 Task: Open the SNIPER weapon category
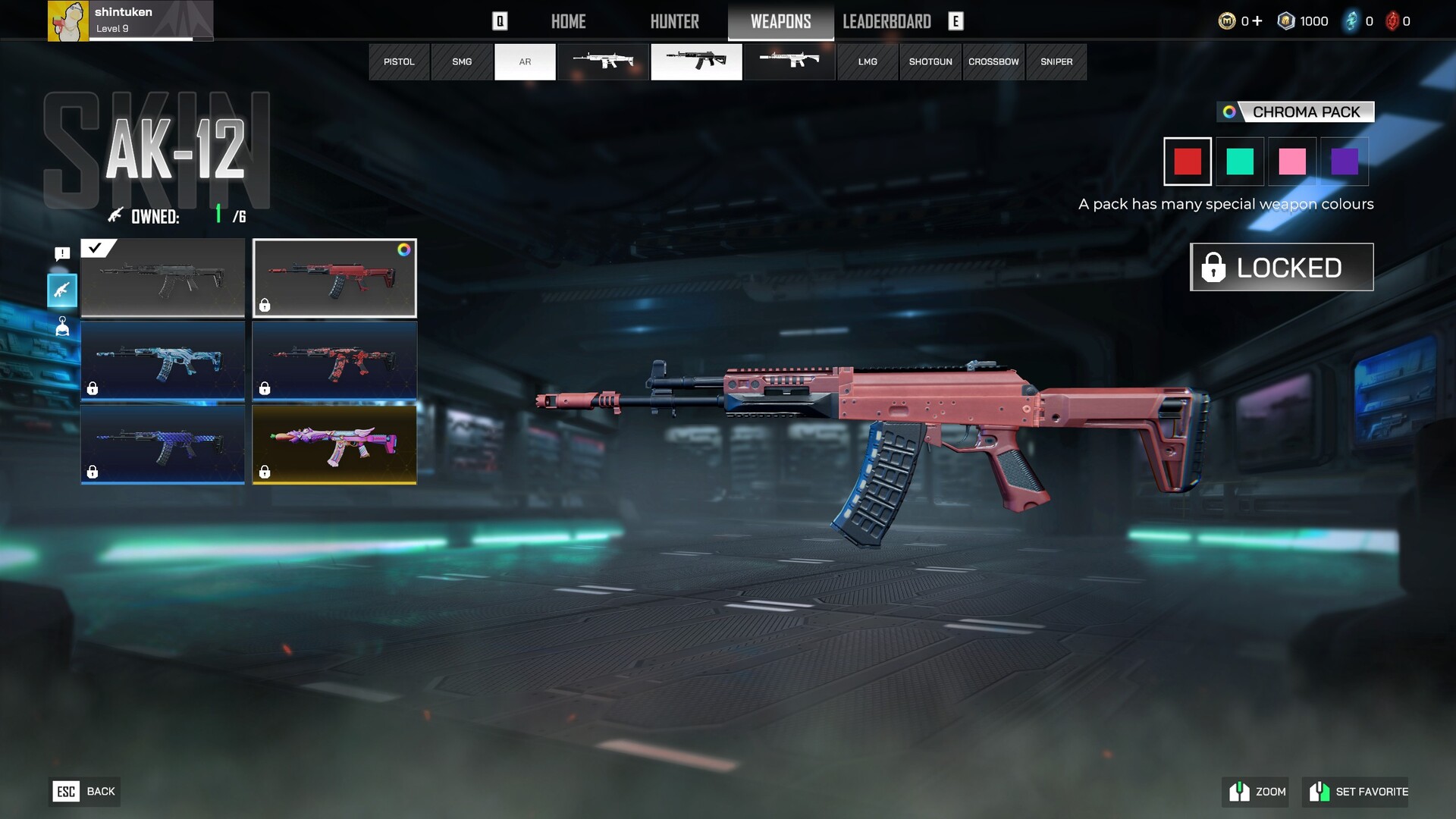[1056, 61]
